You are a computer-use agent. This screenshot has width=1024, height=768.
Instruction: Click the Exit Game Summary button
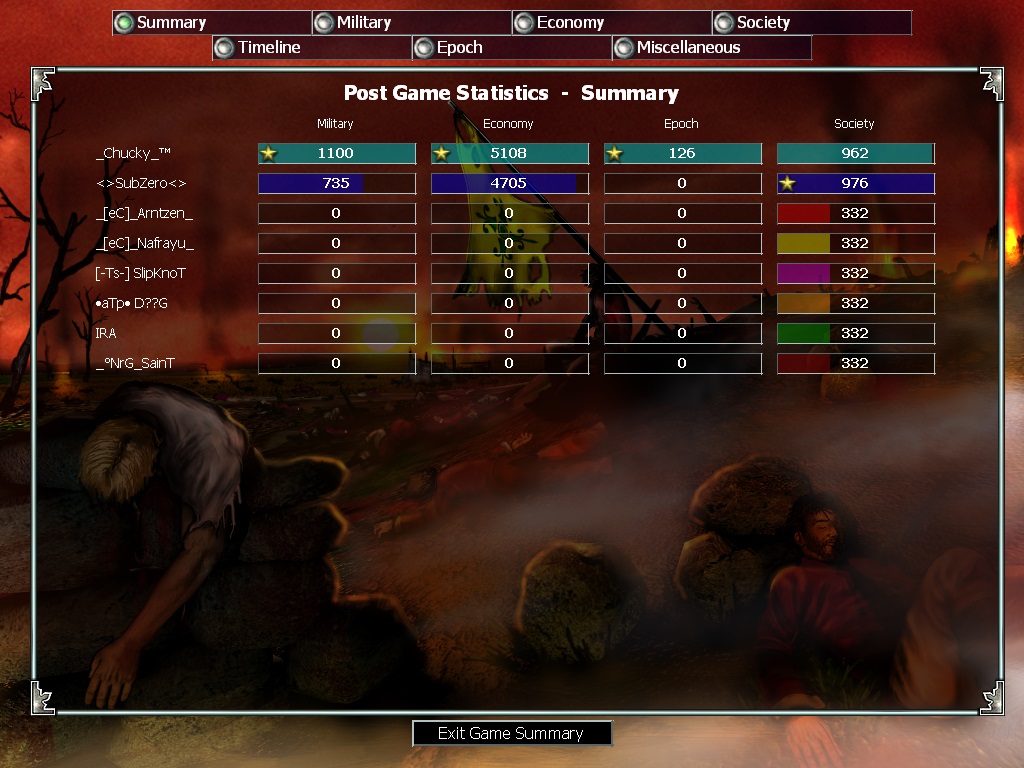(x=511, y=733)
